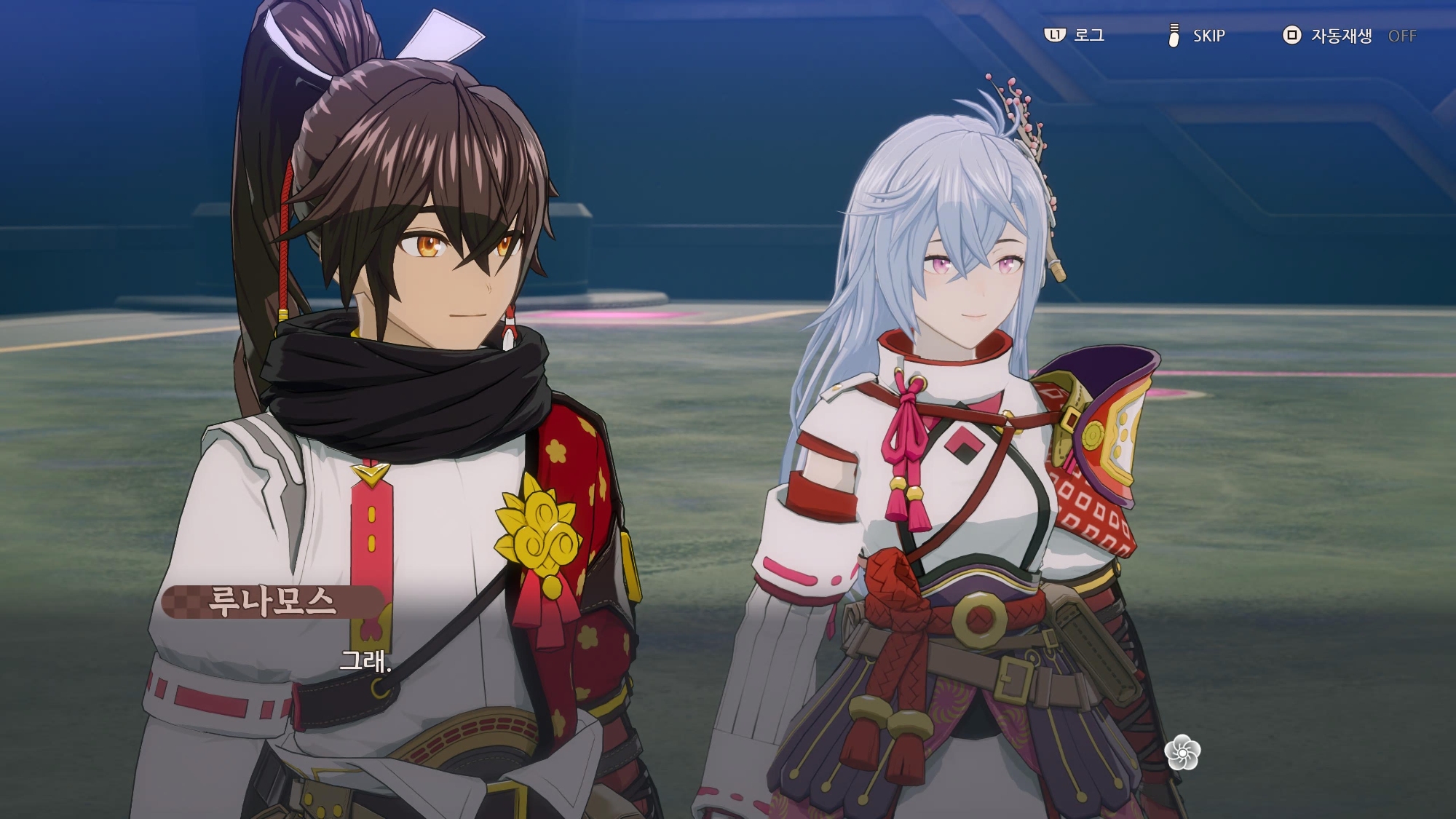
Task: Open the dialogue log (로그)
Action: tap(1075, 35)
